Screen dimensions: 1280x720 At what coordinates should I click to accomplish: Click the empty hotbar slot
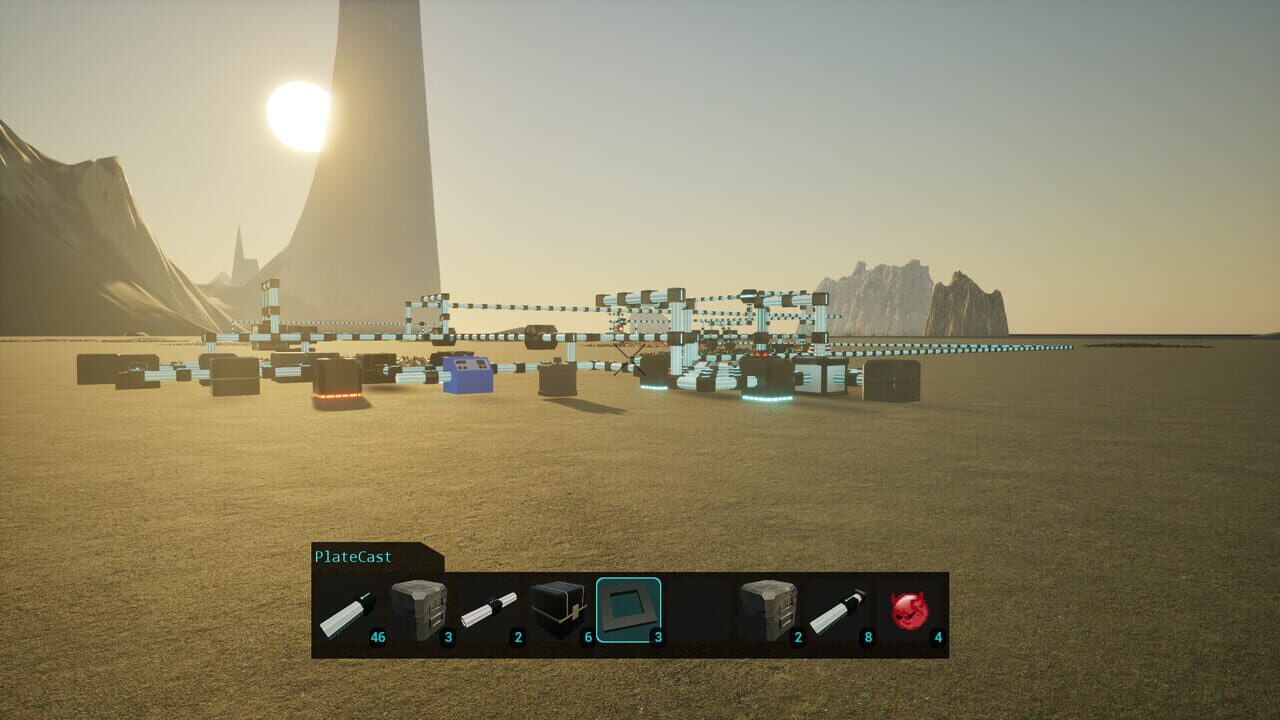pos(700,608)
